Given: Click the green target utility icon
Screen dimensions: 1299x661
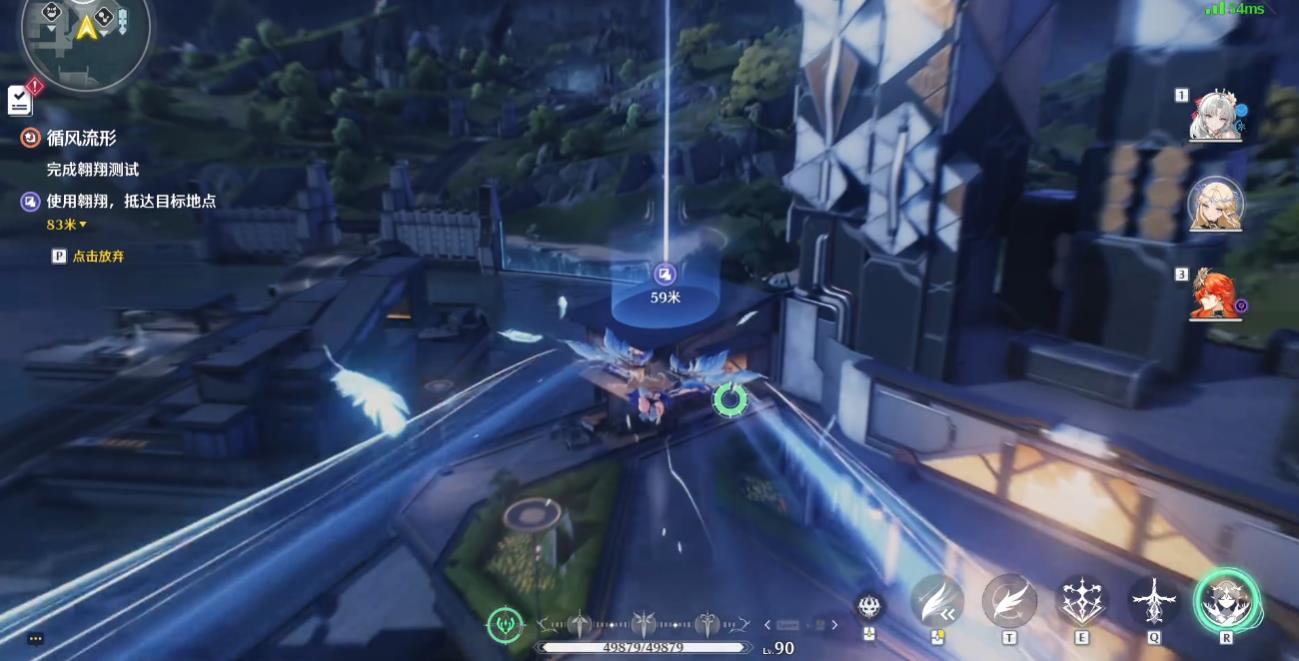Looking at the screenshot, I should [505, 625].
